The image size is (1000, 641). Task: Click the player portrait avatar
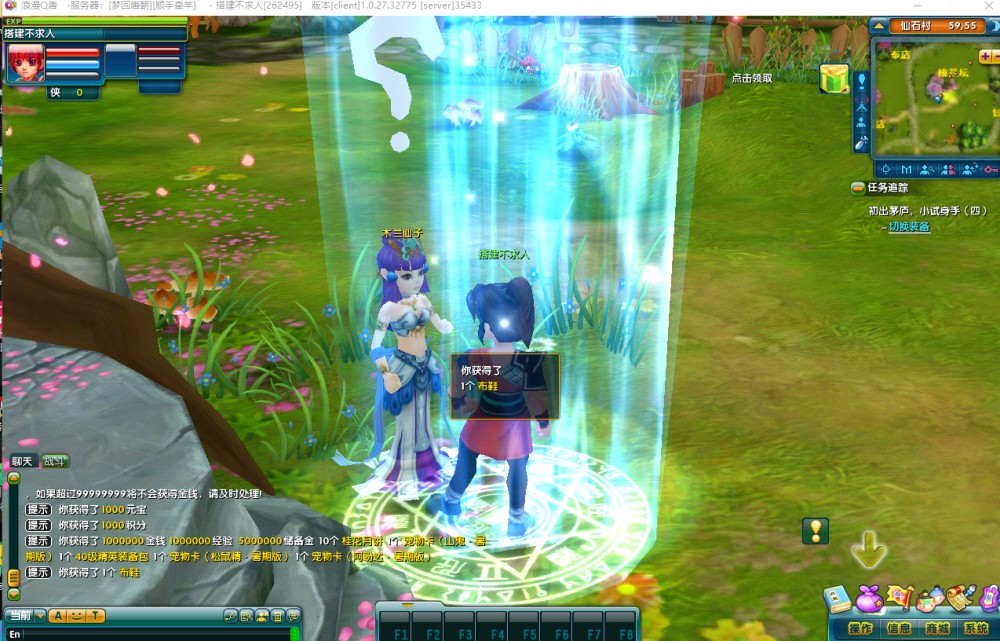click(25, 63)
